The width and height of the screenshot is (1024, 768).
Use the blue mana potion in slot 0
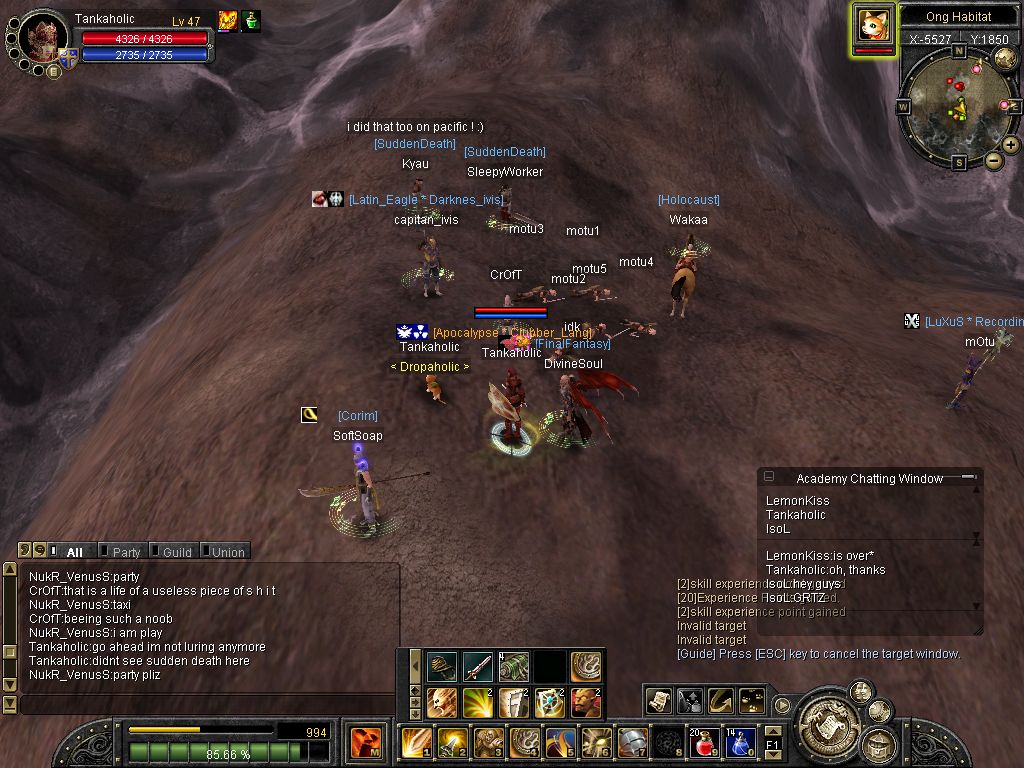[x=739, y=742]
